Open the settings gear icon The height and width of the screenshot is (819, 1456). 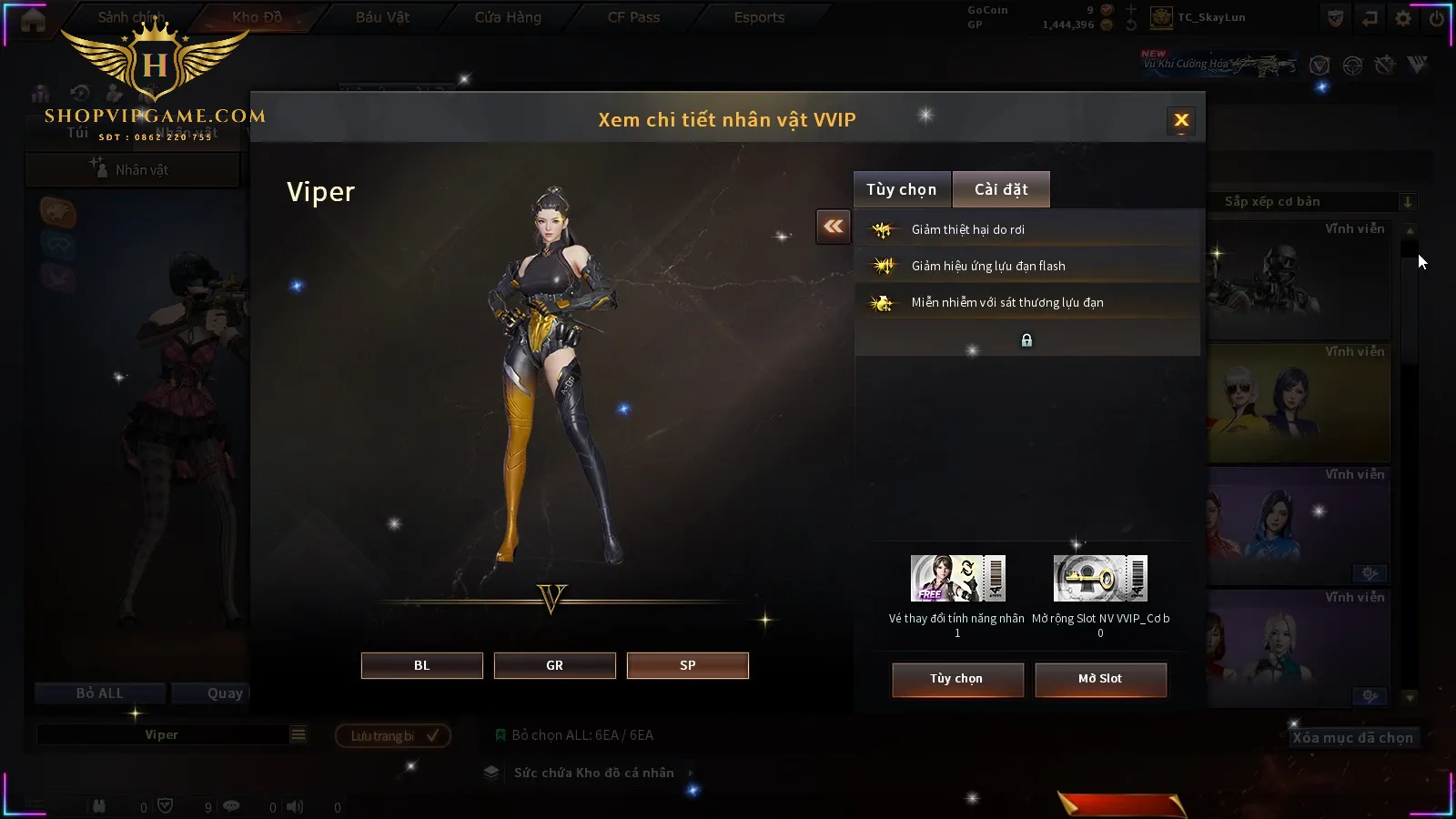(x=1403, y=18)
